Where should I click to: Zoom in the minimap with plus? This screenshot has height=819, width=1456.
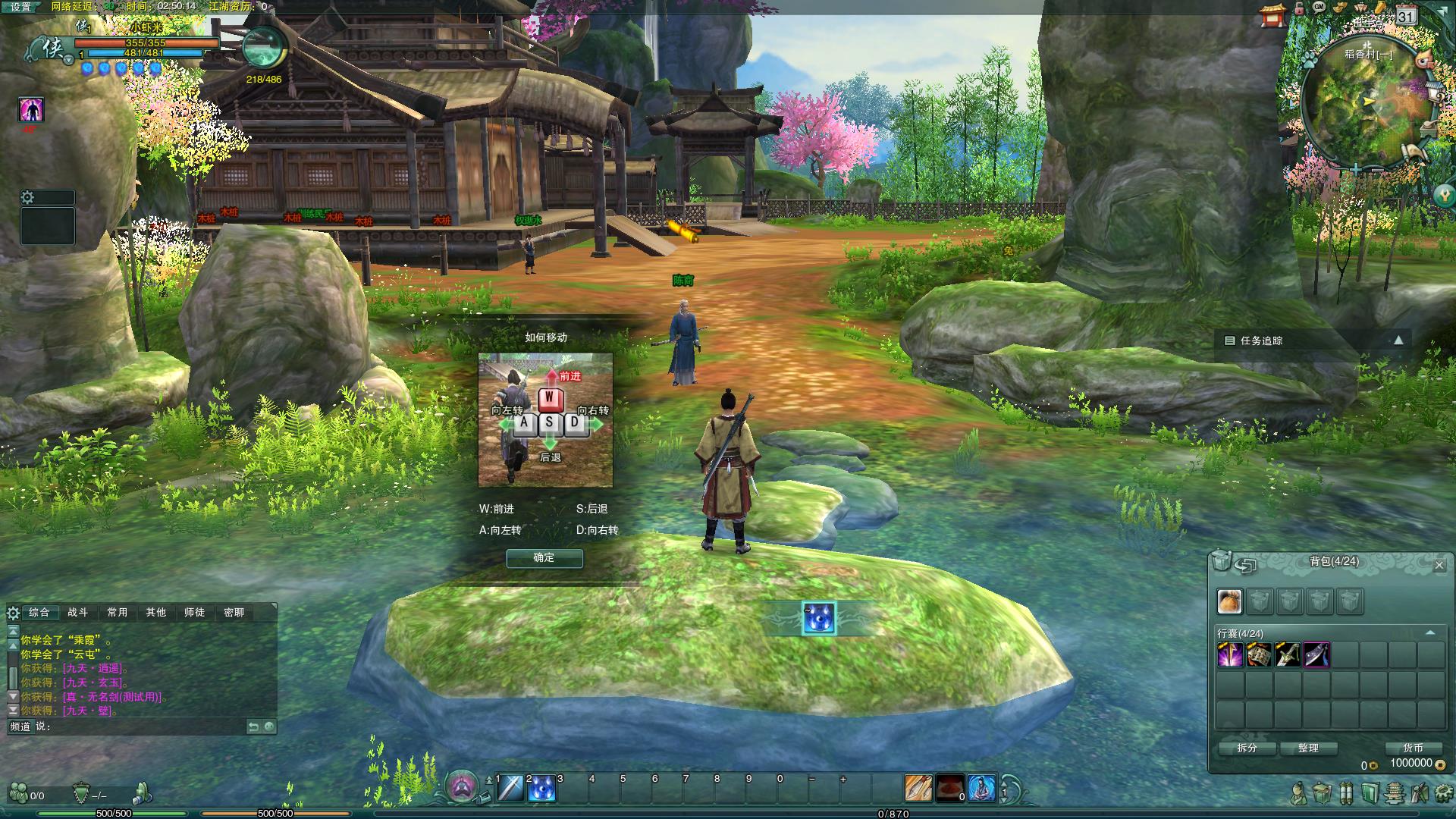coord(1355,170)
